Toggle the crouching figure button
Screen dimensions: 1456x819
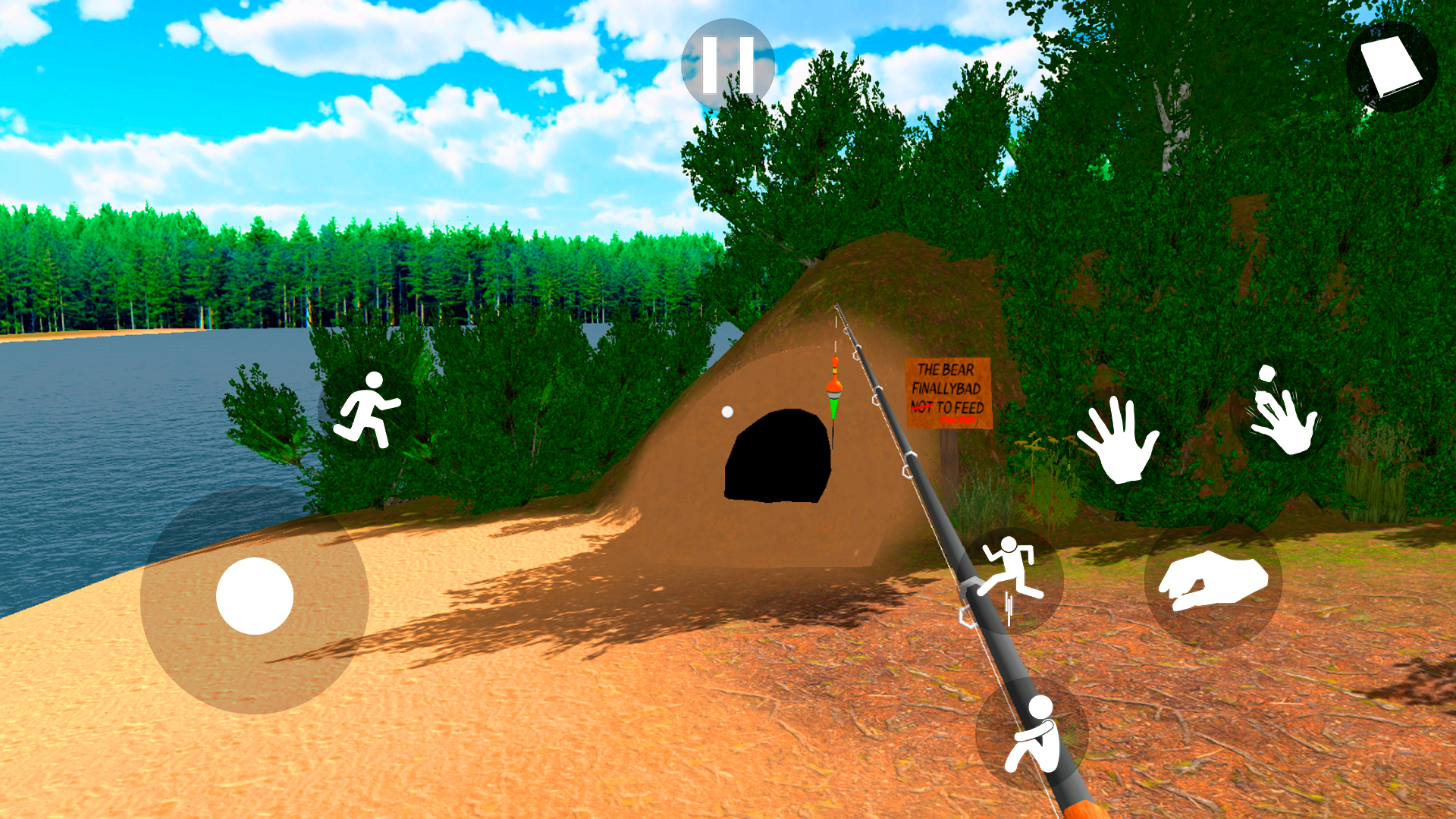click(x=1032, y=734)
